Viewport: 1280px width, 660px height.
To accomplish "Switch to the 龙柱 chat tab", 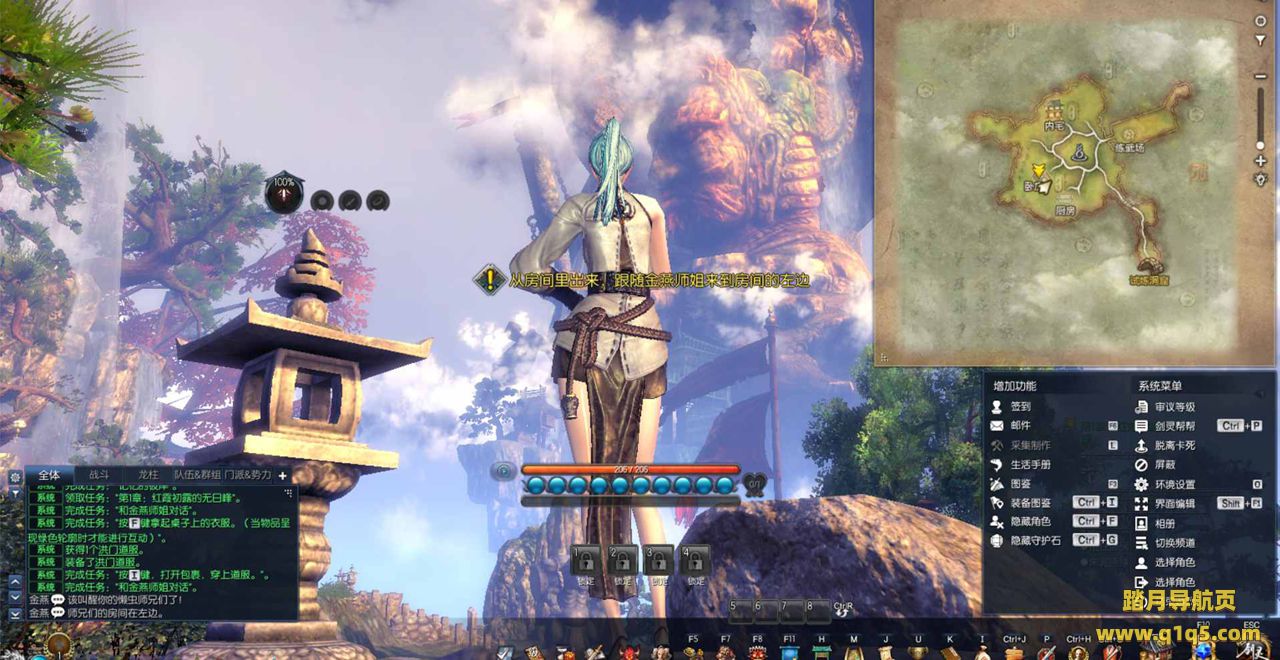I will (x=148, y=475).
